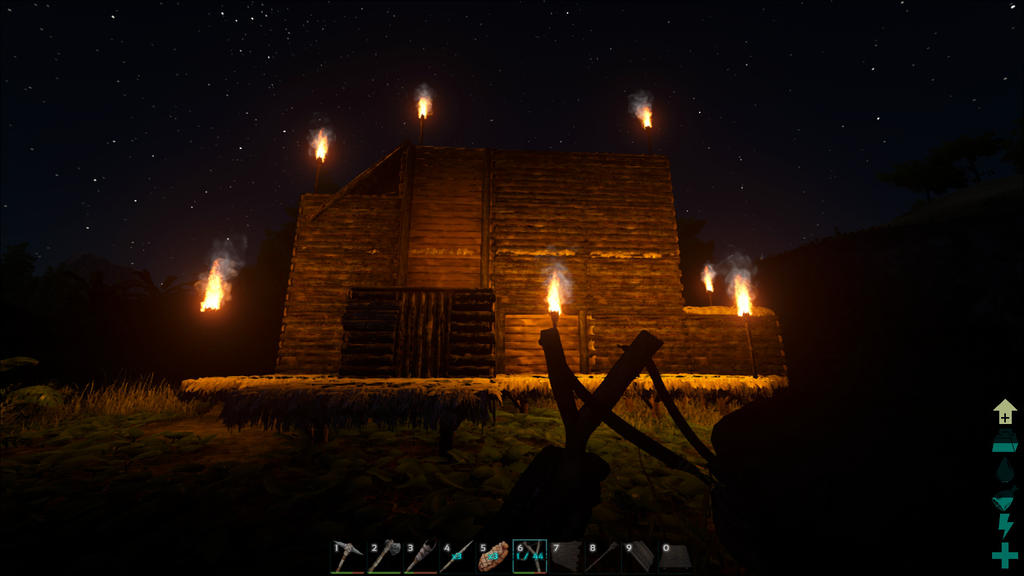
Task: Pick the standing torch in slot 8
Action: pyautogui.click(x=601, y=556)
